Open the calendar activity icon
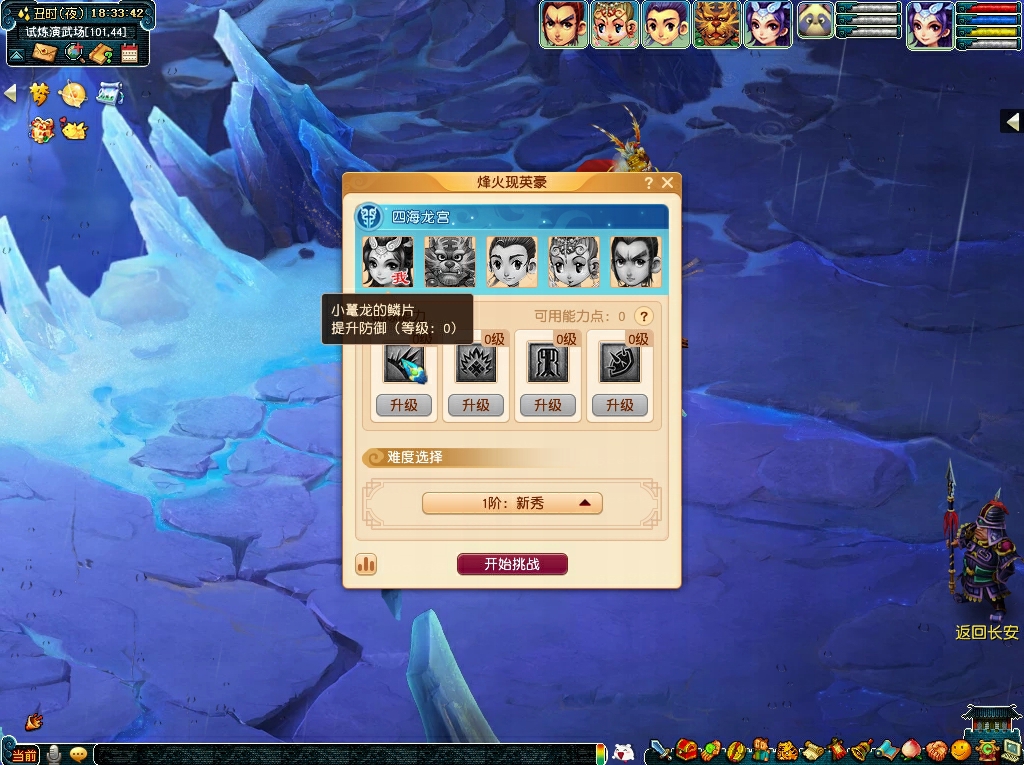Screen dimensions: 1024x765 [129, 53]
